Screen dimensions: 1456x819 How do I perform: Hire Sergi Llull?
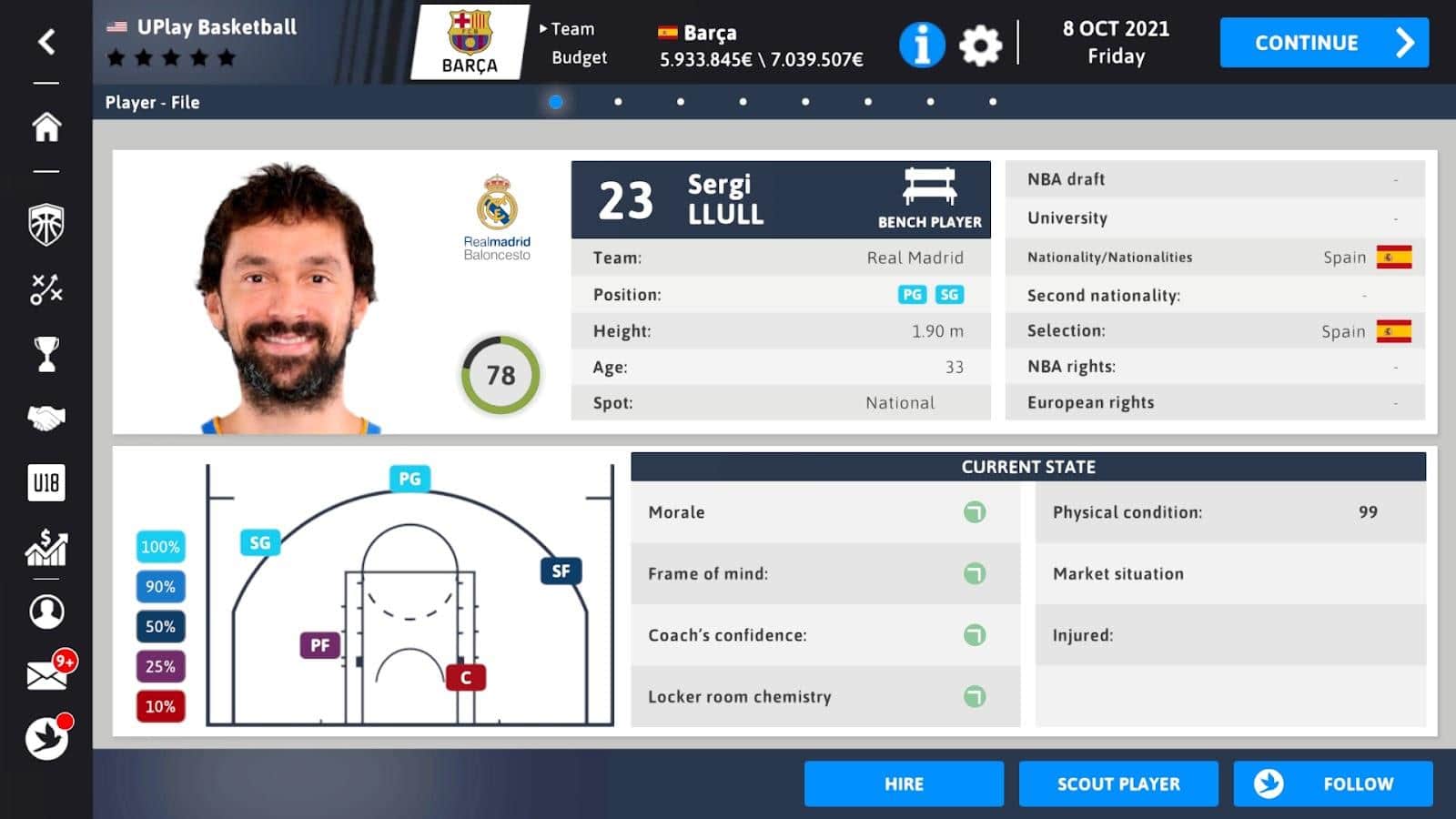click(x=903, y=784)
